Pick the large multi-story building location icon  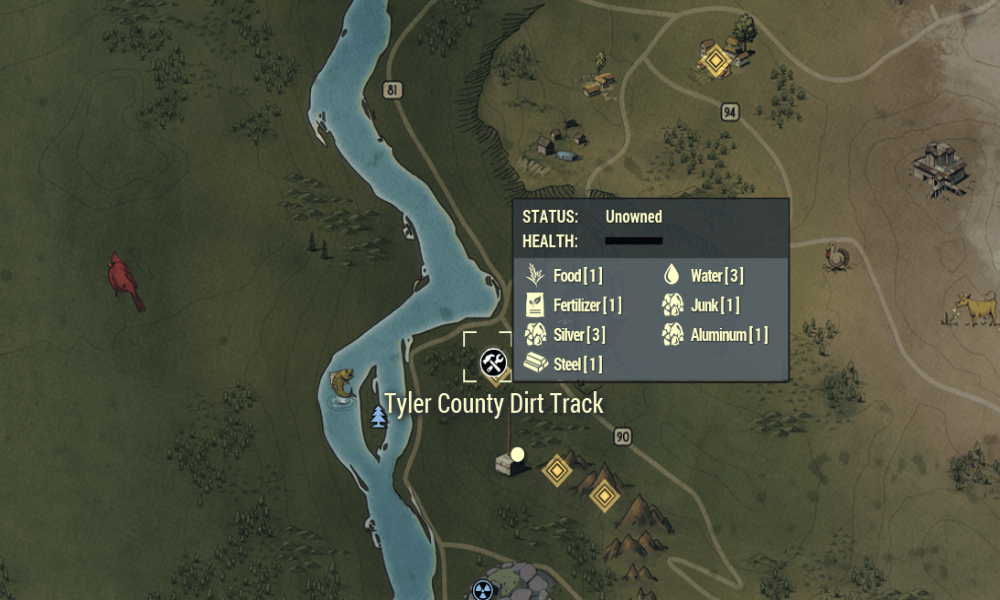tap(941, 167)
